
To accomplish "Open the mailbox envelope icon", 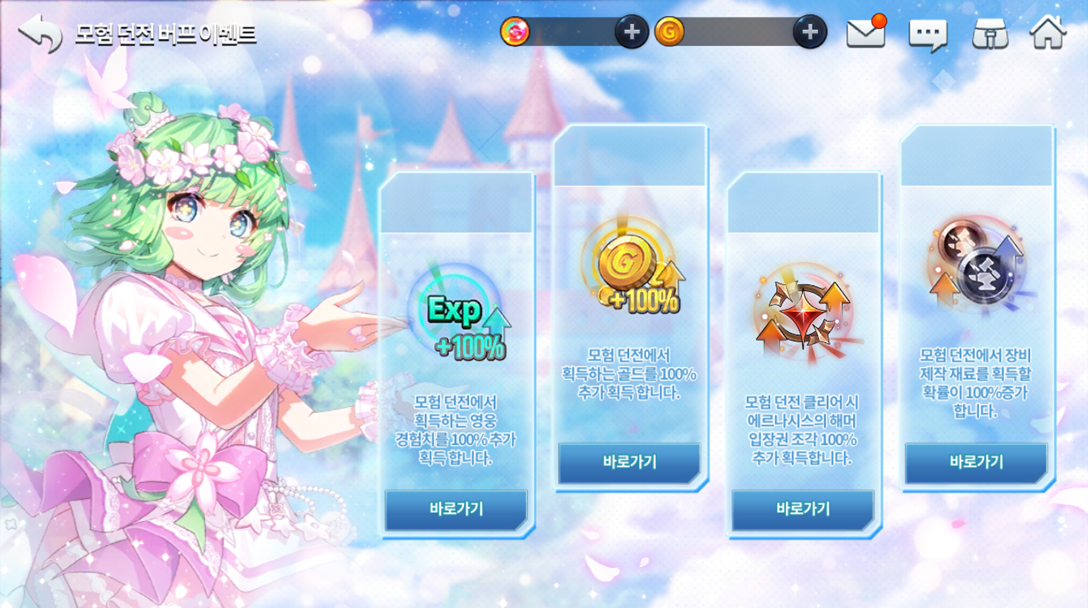I will point(866,33).
